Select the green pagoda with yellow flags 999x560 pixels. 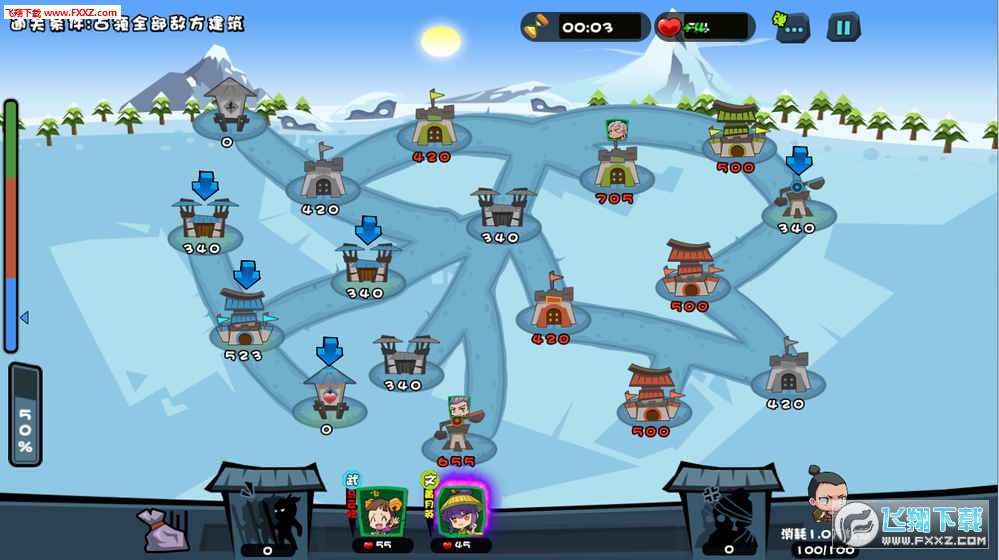737,132
